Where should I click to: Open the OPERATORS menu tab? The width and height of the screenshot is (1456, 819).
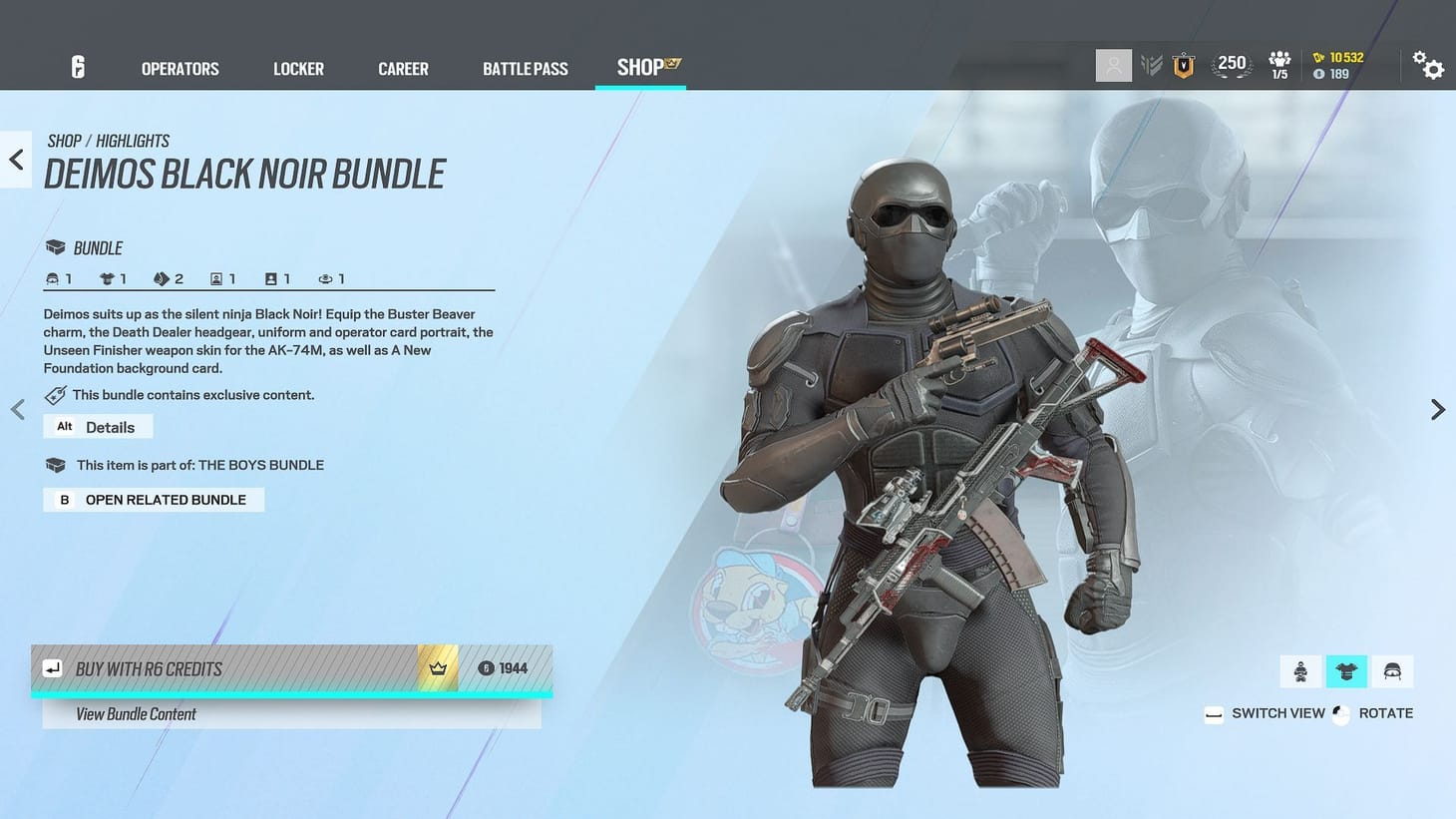[x=180, y=68]
